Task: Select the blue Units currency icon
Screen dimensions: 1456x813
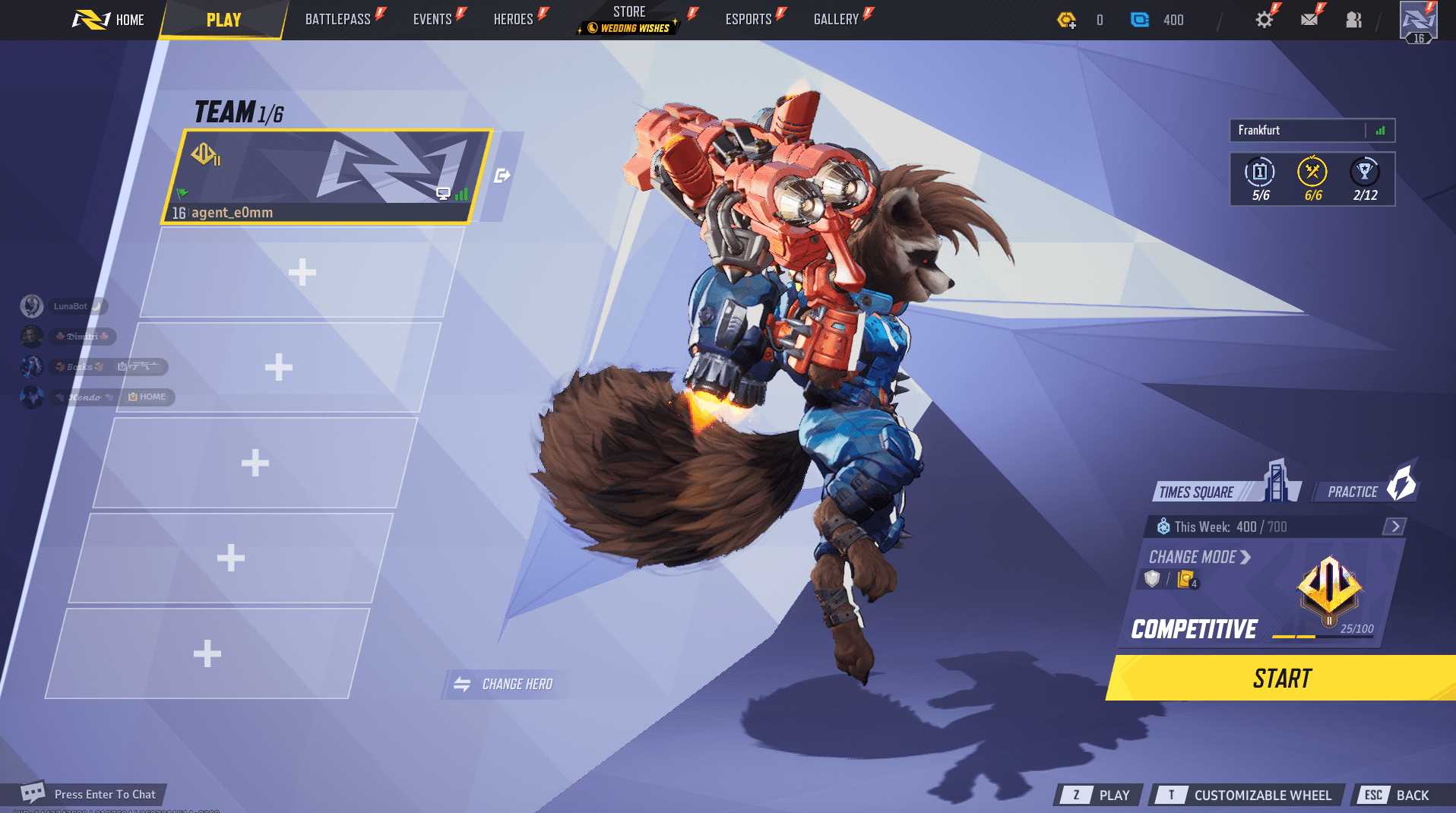Action: tap(1139, 20)
